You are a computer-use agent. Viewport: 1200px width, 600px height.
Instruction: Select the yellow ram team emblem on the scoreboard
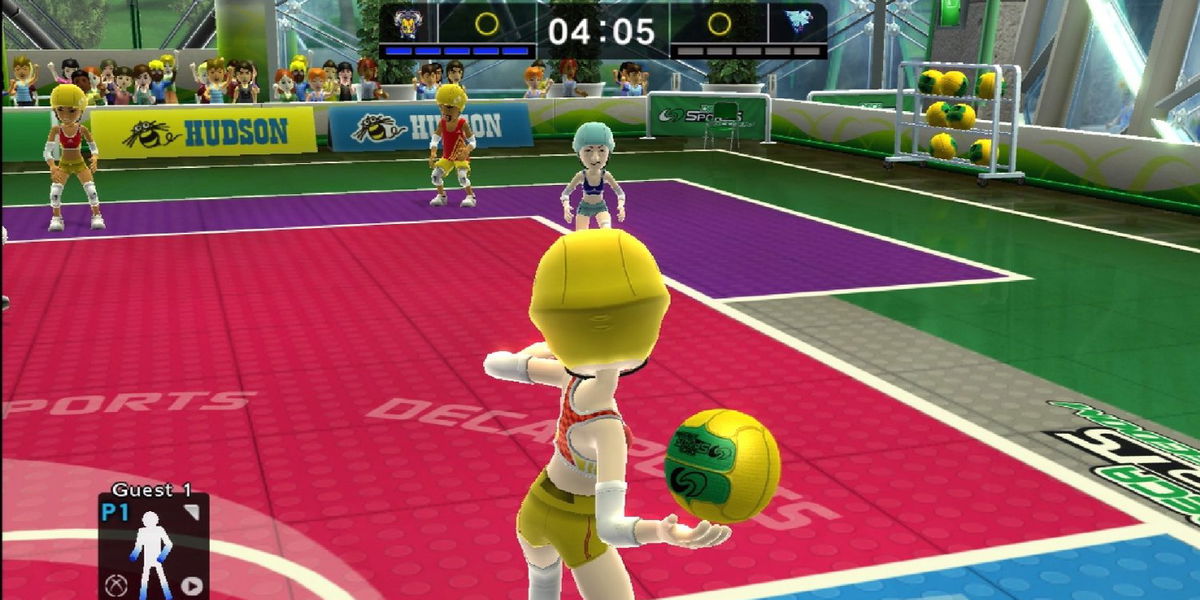click(x=408, y=23)
